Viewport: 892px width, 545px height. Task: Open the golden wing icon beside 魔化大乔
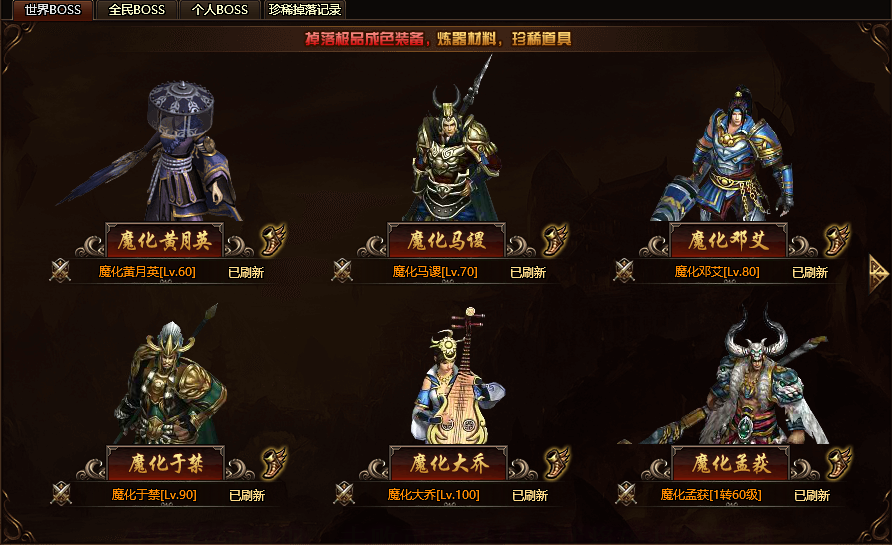556,463
